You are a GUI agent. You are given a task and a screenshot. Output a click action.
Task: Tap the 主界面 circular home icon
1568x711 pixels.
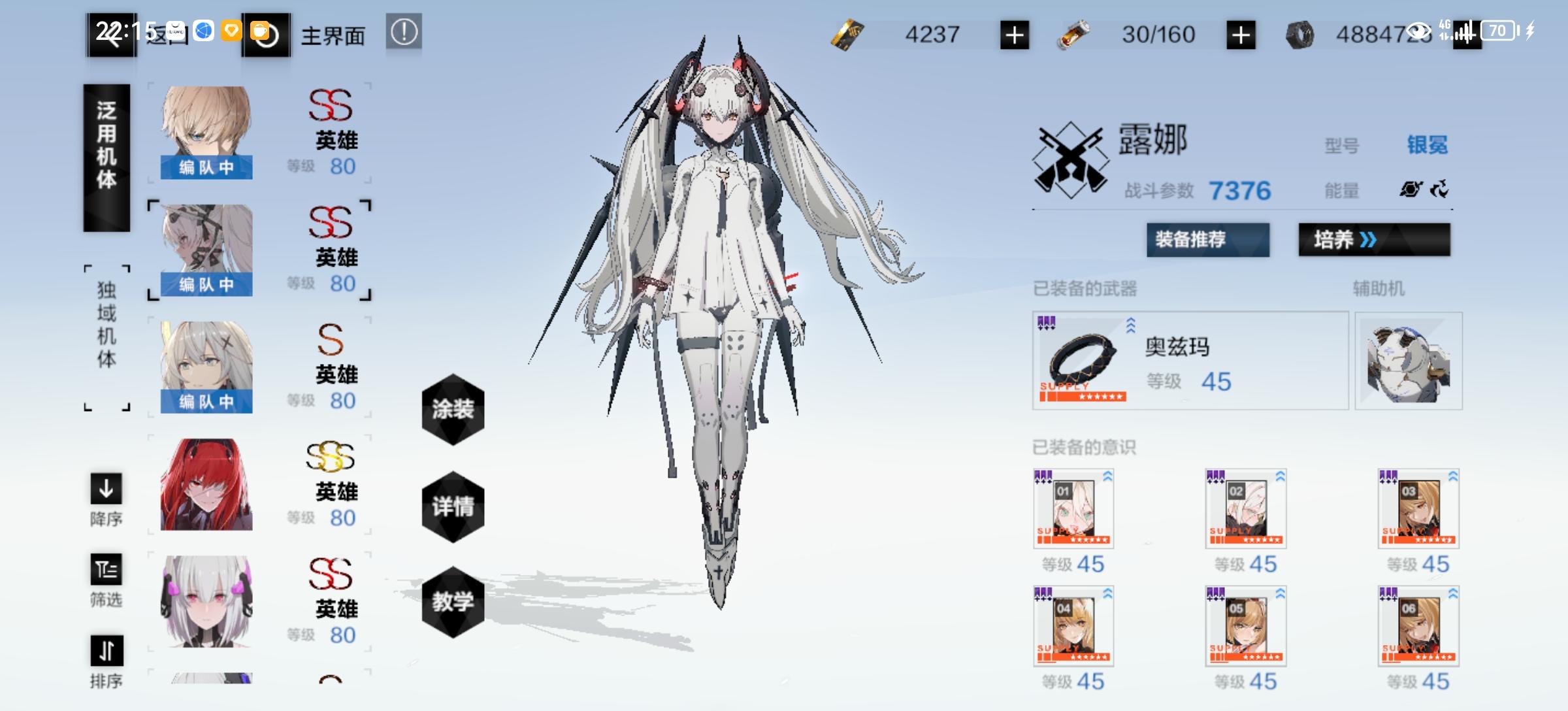click(269, 34)
